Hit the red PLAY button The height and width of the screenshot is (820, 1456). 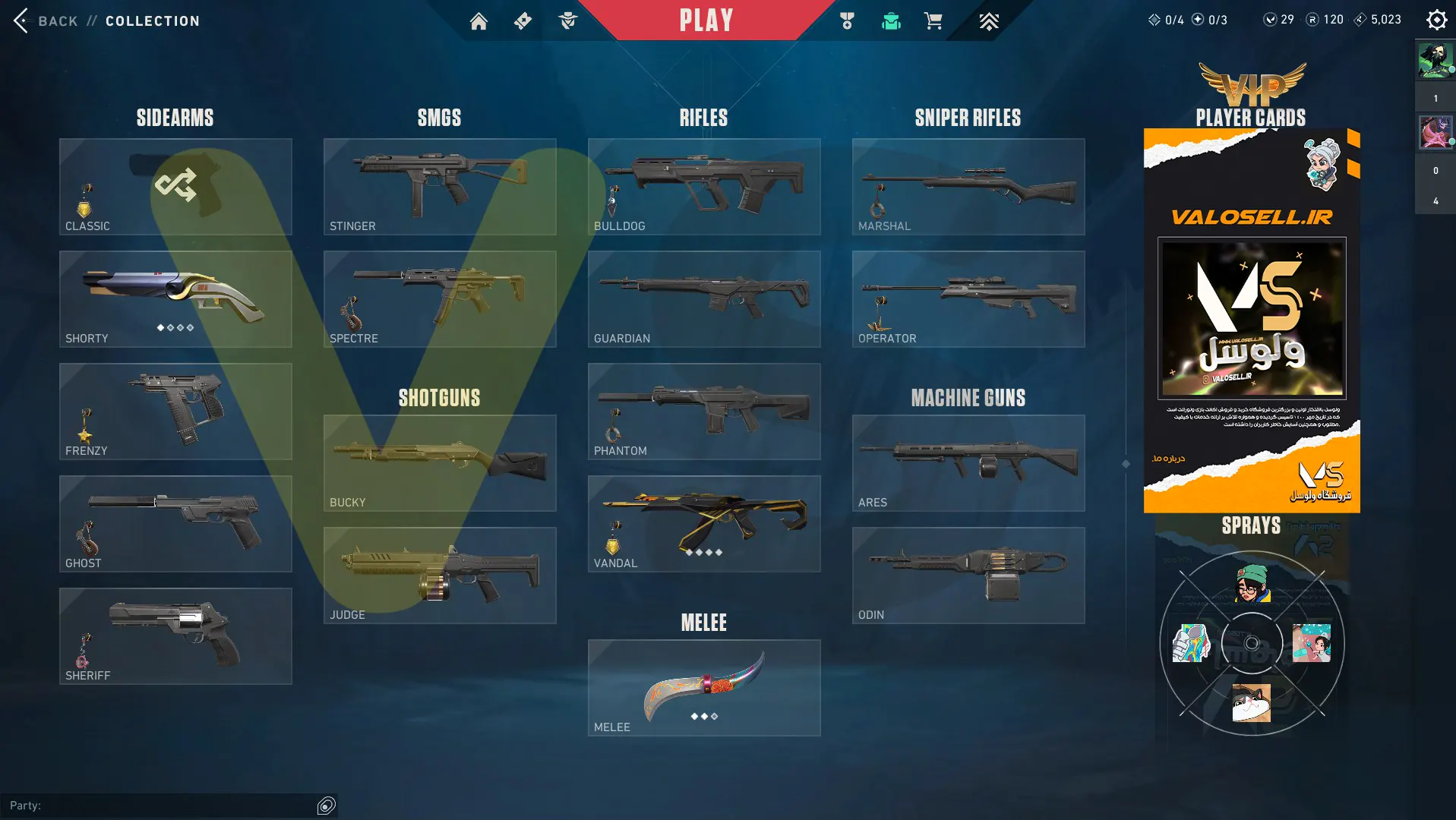tap(706, 20)
